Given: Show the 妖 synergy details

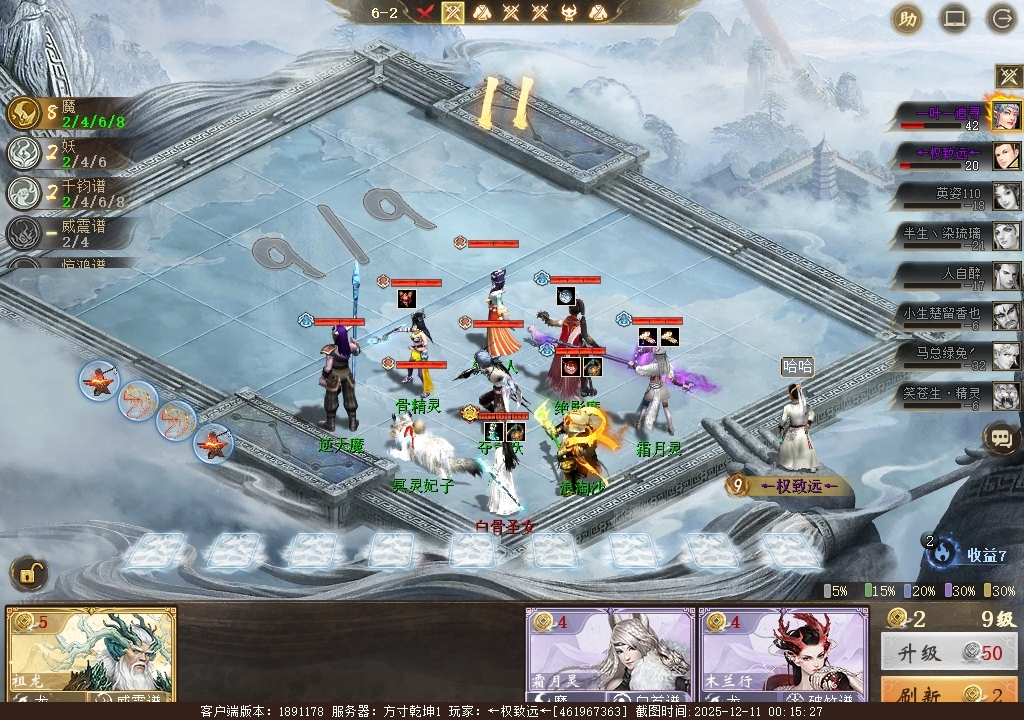Looking at the screenshot, I should tap(70, 153).
